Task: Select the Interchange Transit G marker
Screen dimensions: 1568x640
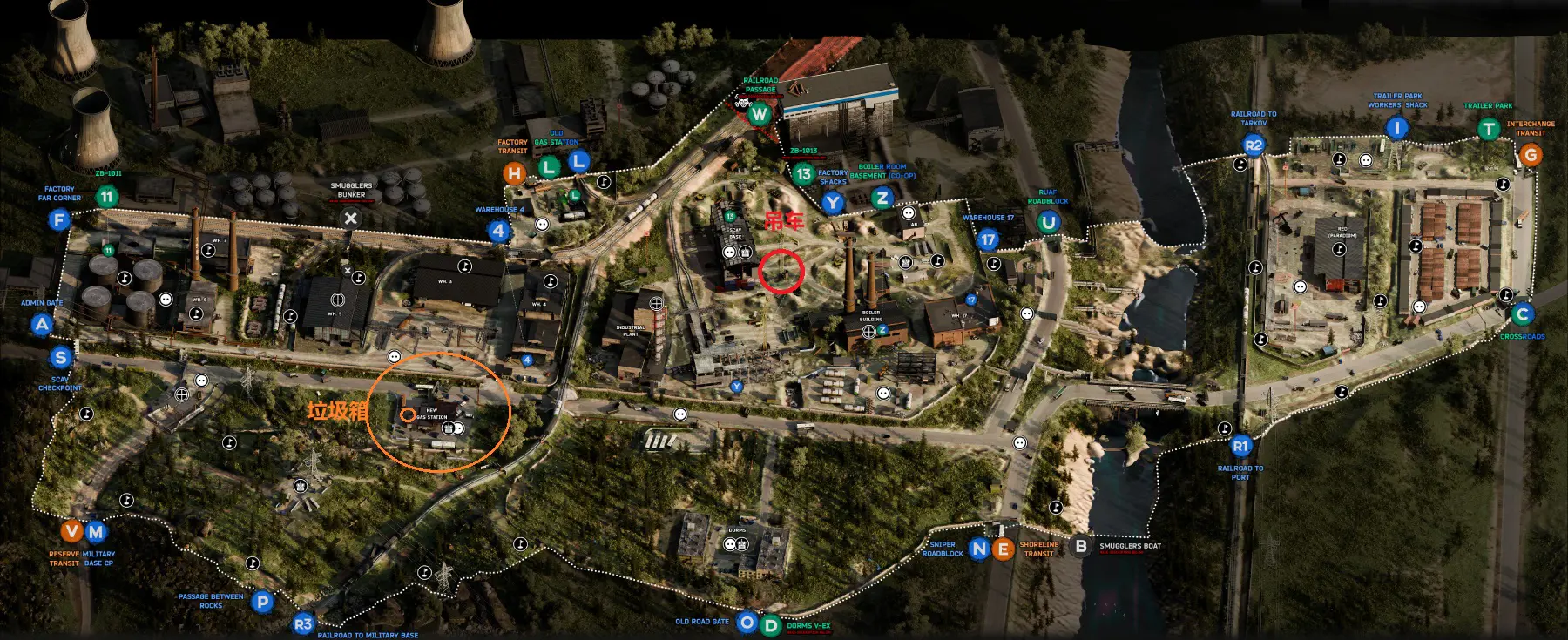Action: click(x=1530, y=155)
